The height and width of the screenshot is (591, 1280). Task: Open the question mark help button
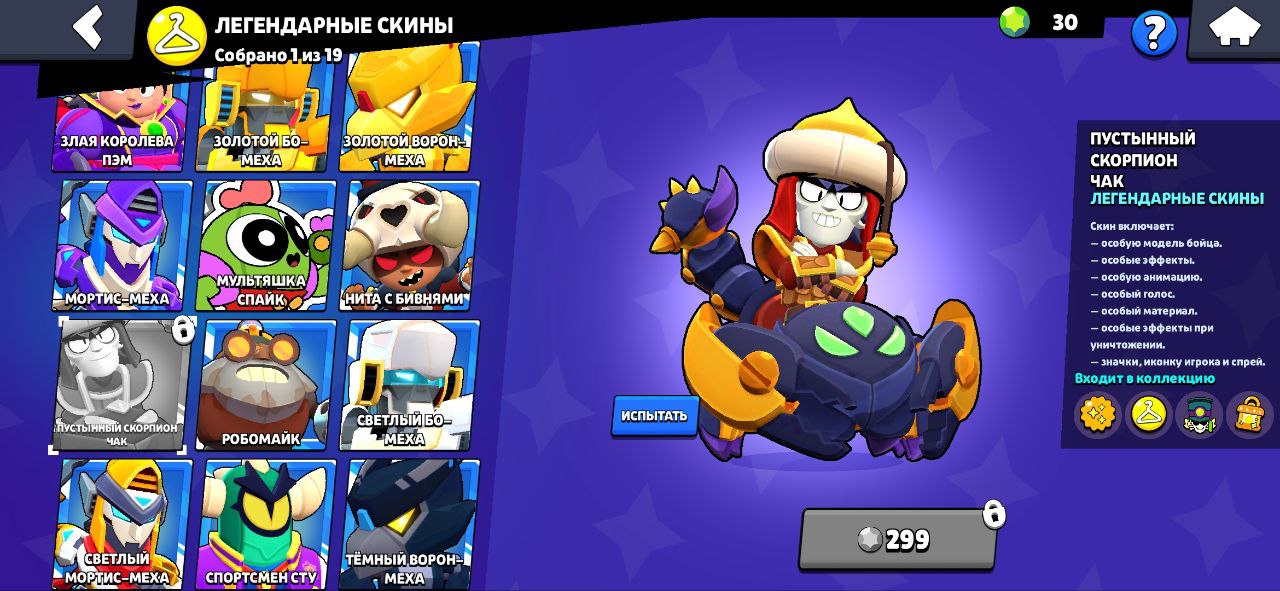(x=1153, y=34)
